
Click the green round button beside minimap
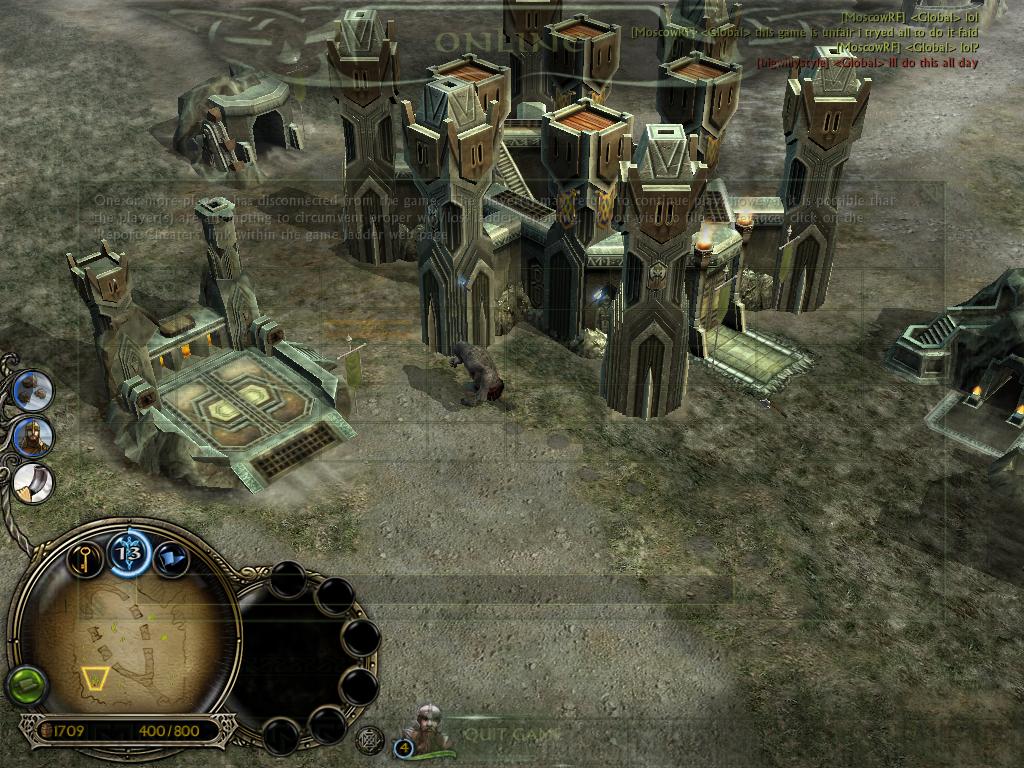[27, 686]
